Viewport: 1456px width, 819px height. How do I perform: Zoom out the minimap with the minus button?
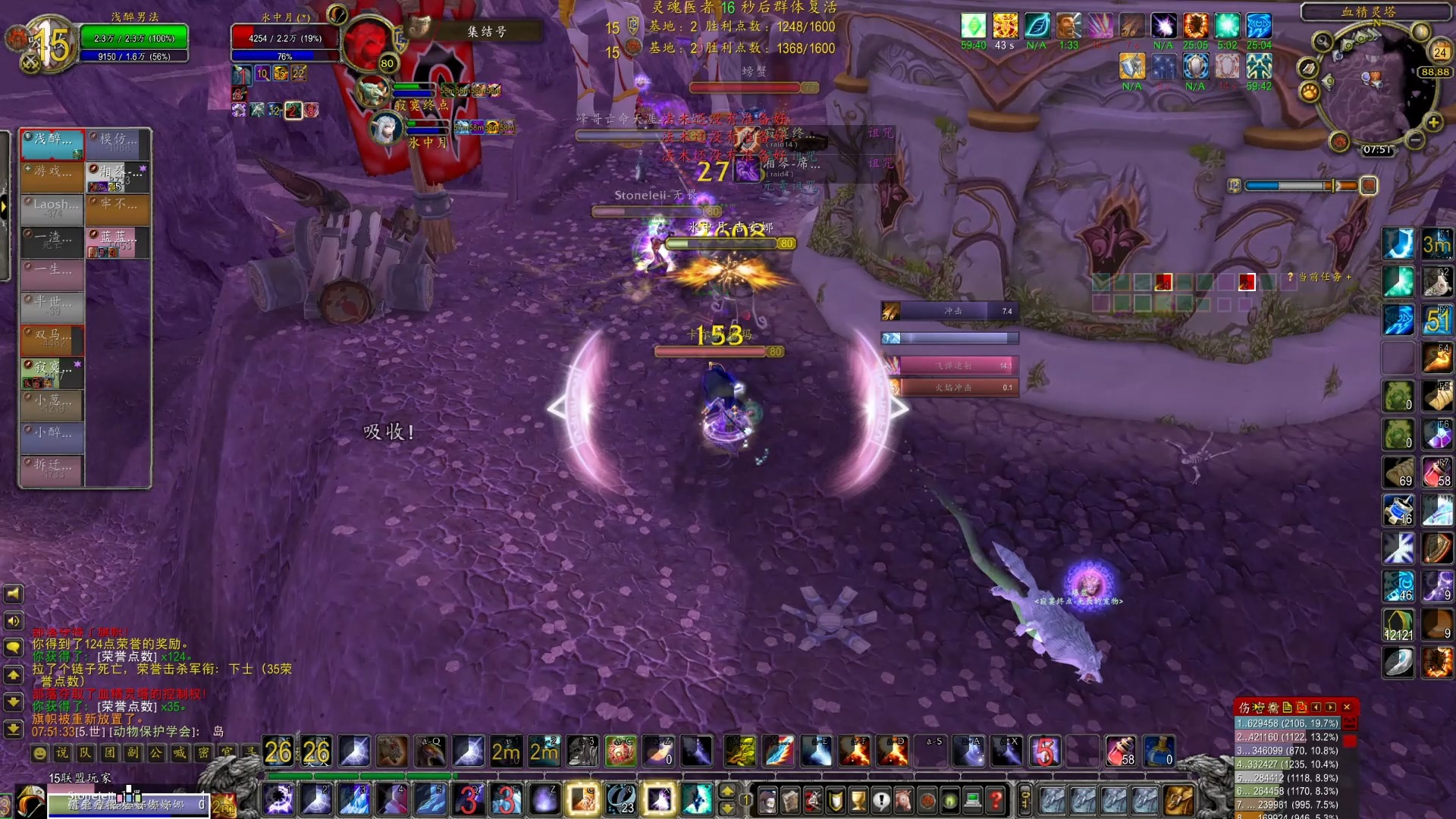tap(1415, 140)
